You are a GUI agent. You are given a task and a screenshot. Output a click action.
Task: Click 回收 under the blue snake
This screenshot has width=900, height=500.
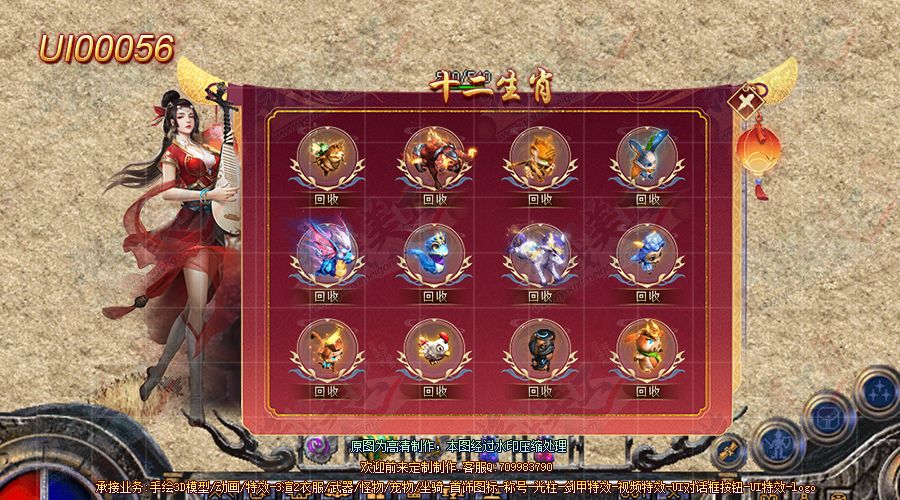434,295
